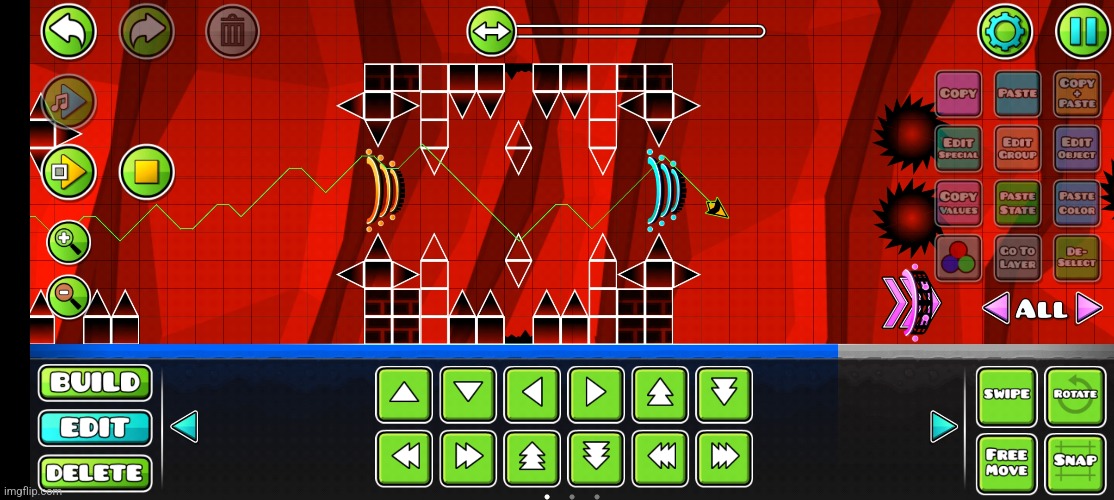Activate the Rotate tool
The width and height of the screenshot is (1114, 500).
coord(1075,395)
